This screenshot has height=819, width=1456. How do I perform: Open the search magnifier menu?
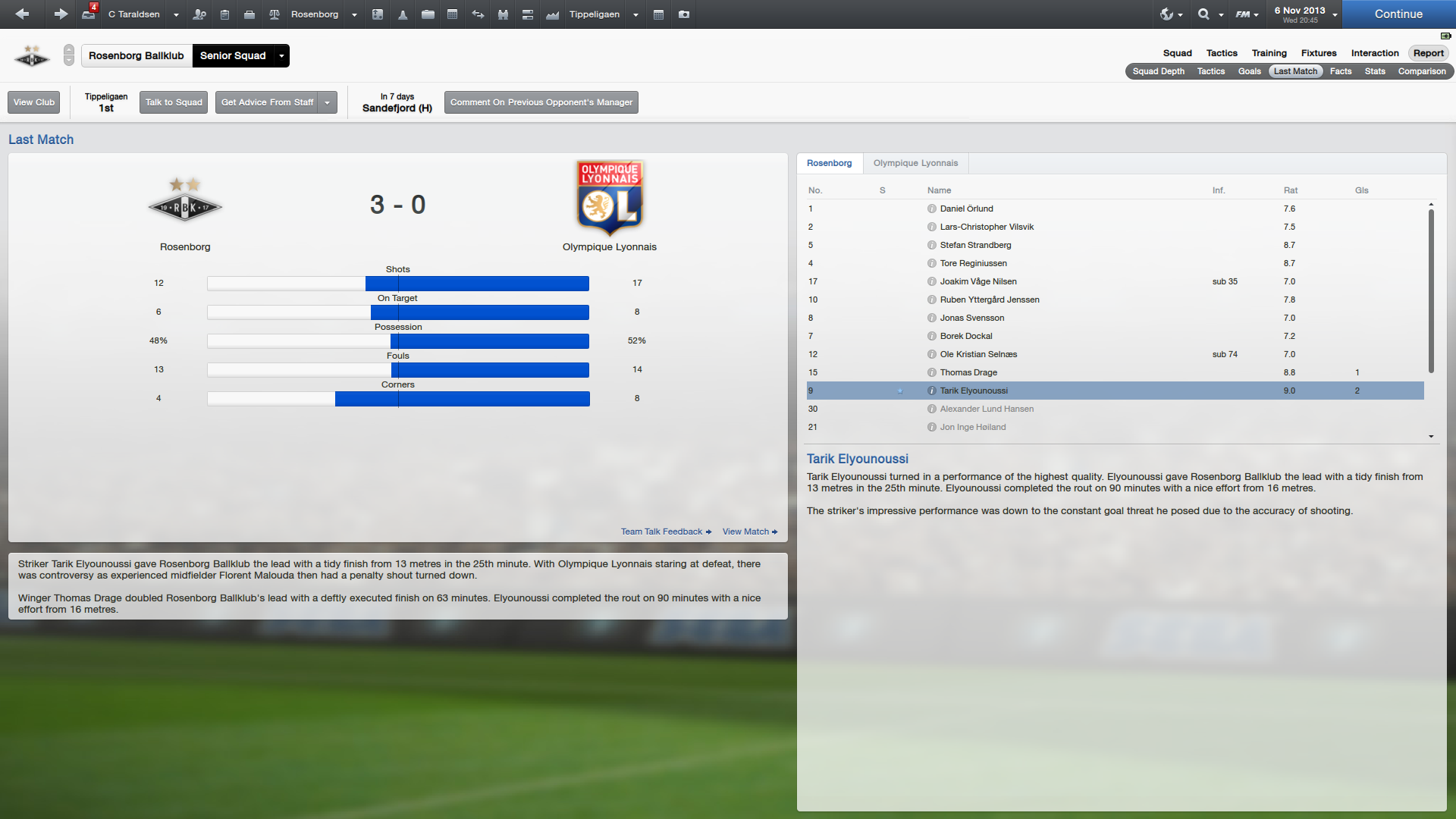coord(1203,14)
